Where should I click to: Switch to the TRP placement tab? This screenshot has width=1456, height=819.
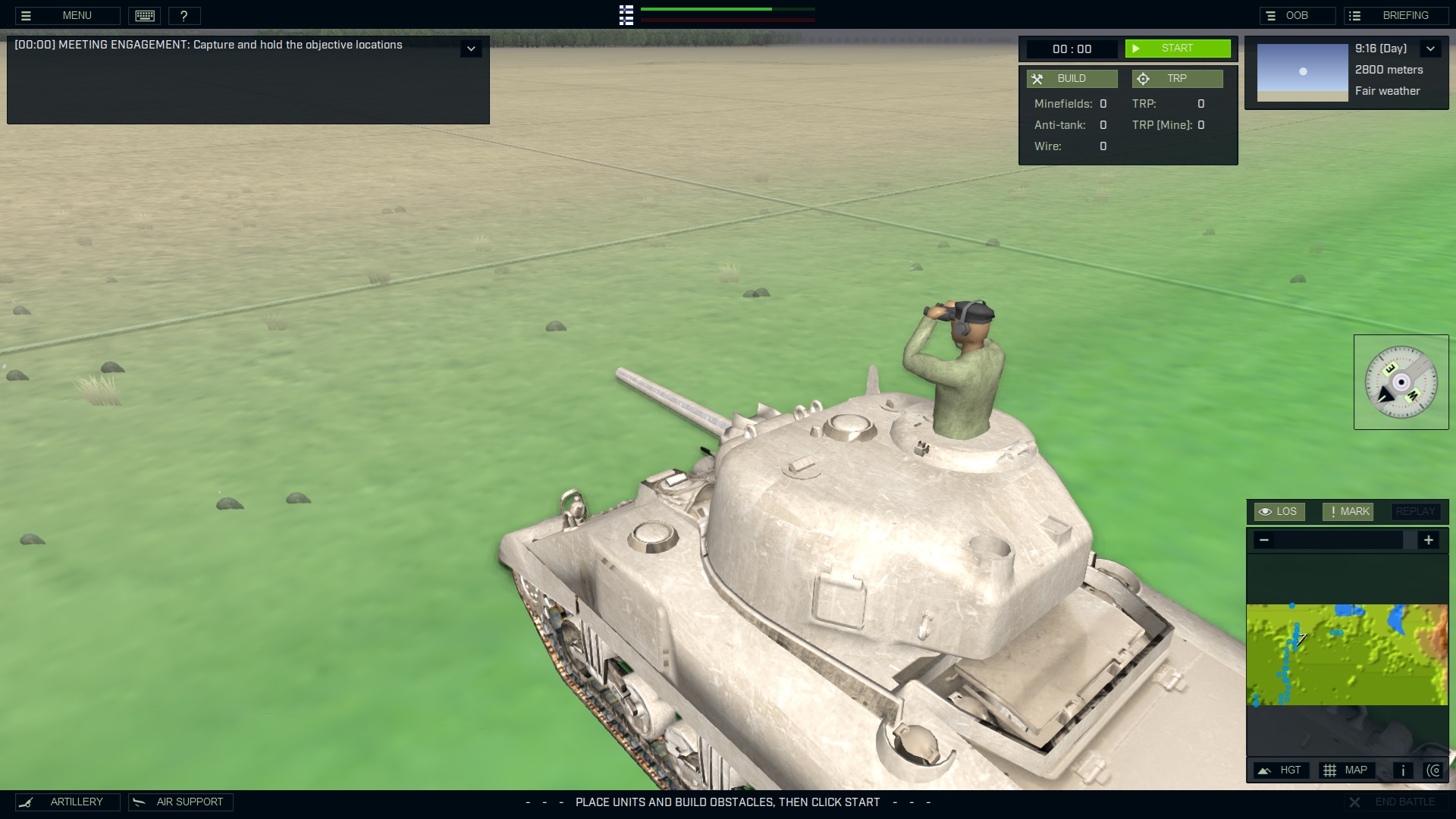(1178, 78)
